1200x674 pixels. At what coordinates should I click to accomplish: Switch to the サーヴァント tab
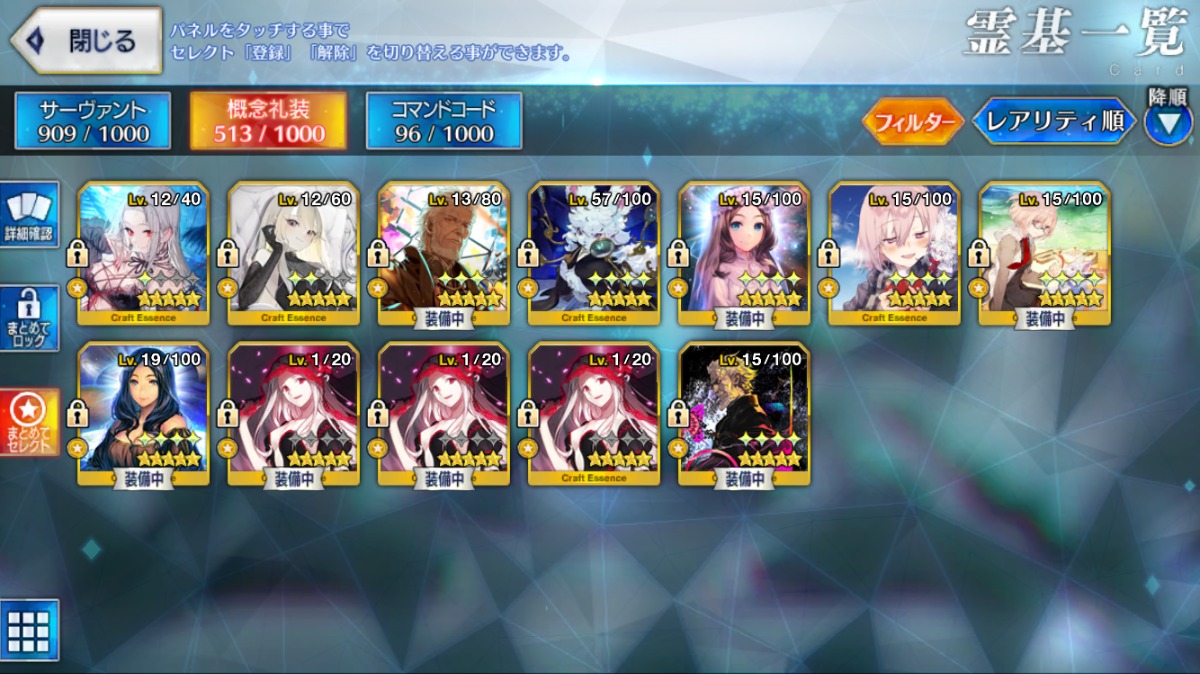pos(93,121)
